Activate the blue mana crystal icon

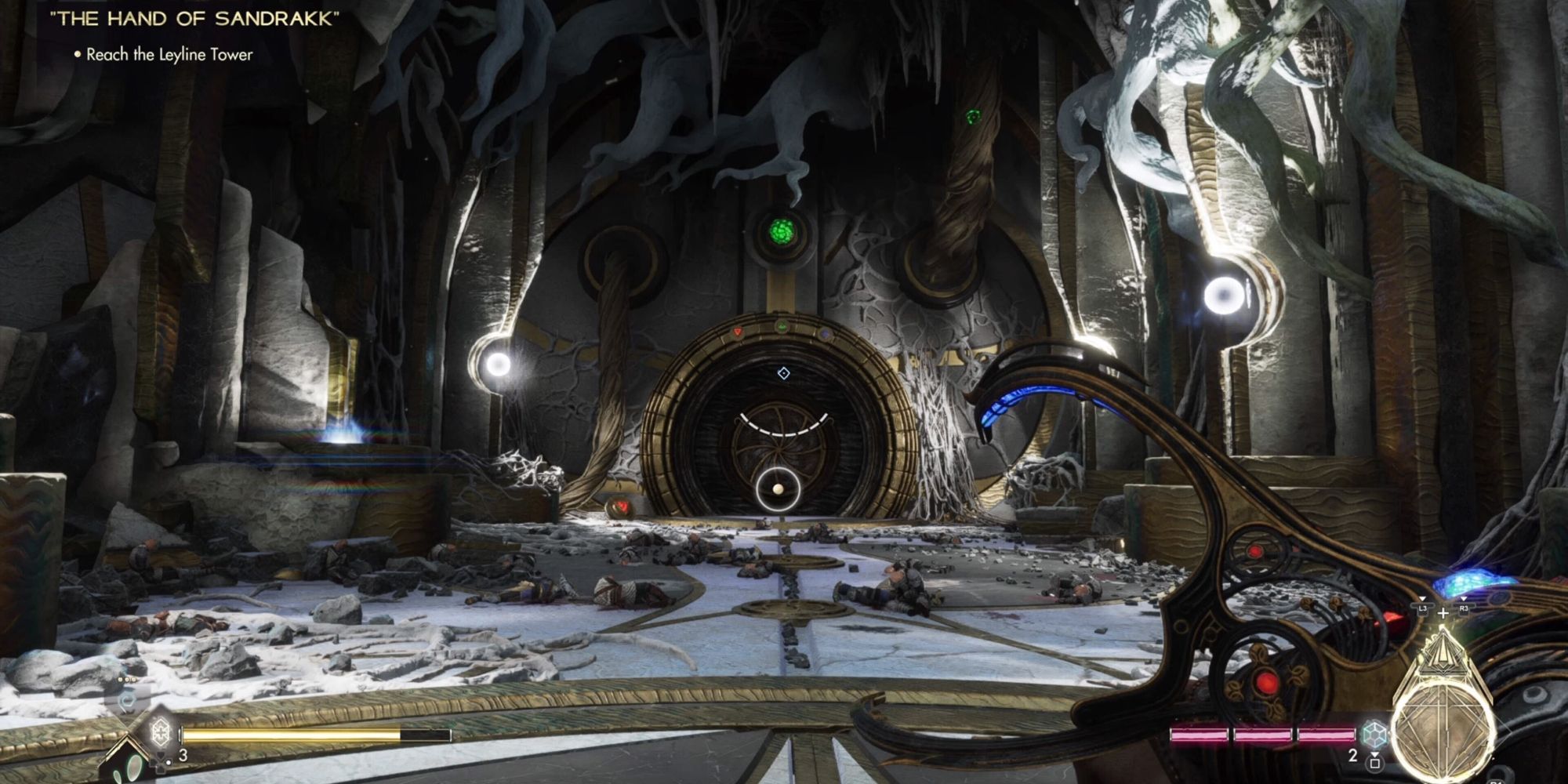(1372, 735)
